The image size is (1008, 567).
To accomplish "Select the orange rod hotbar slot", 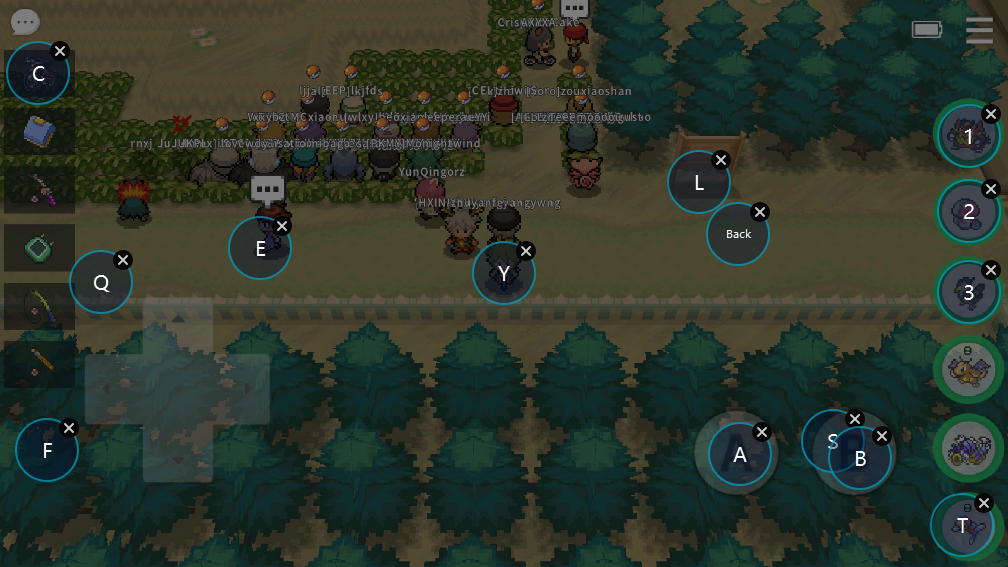I will [x=40, y=365].
